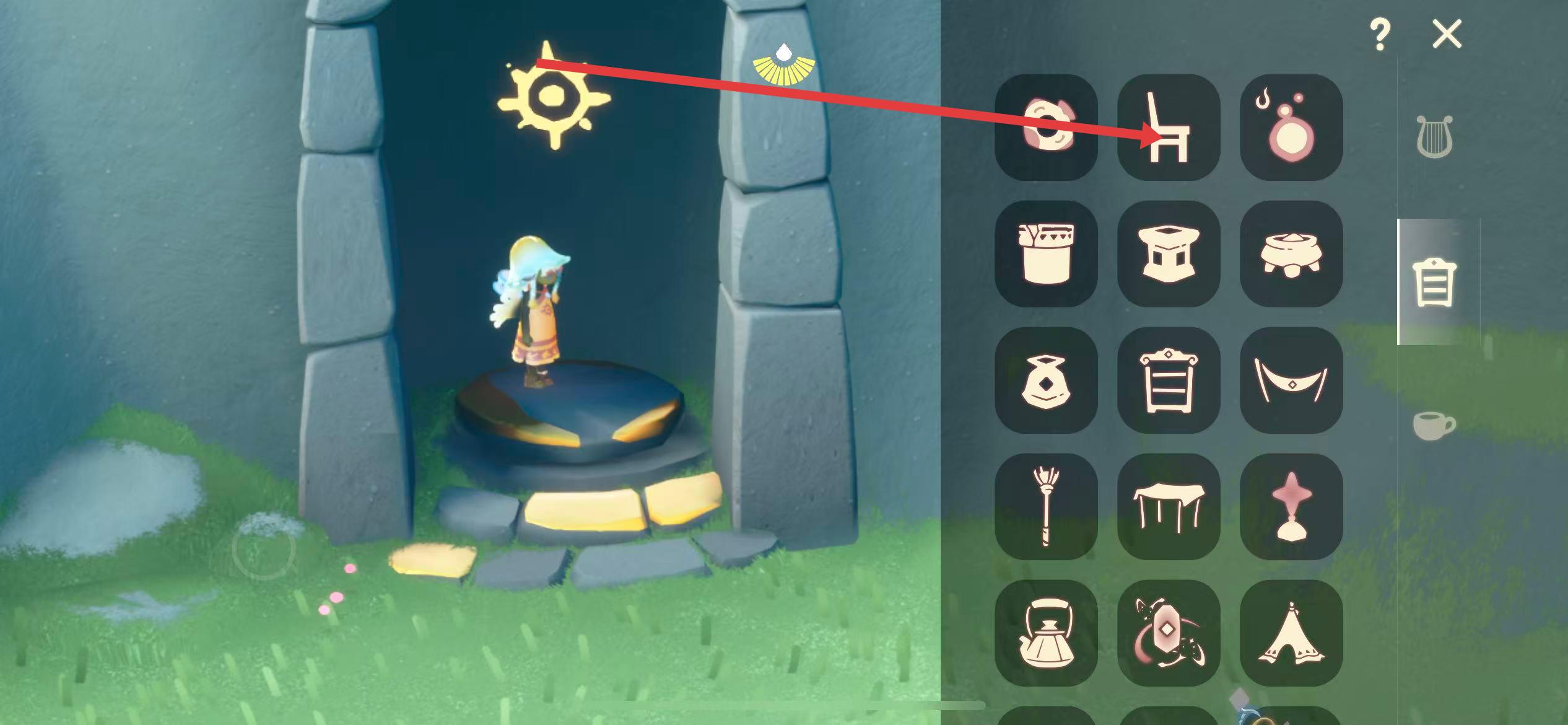Select the round brazier bowl prop
The width and height of the screenshot is (1568, 725).
1291,253
